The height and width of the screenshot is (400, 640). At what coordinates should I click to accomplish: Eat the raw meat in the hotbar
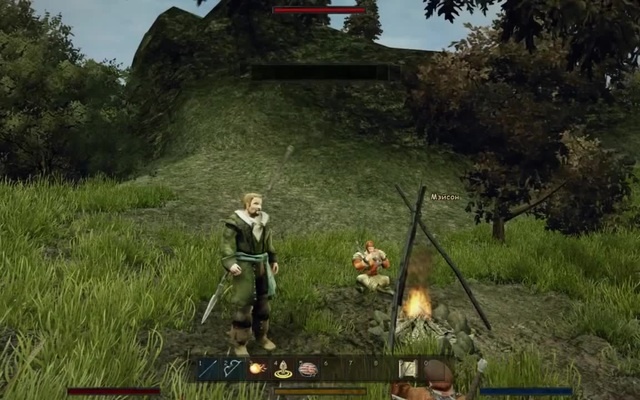(x=308, y=369)
